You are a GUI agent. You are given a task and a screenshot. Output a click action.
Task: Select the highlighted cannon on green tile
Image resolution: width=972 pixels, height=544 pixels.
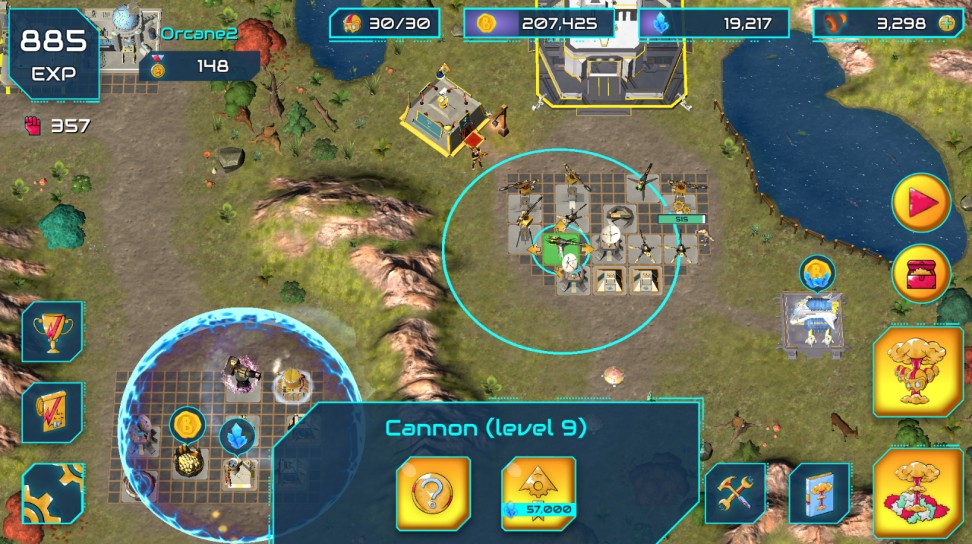tap(560, 244)
